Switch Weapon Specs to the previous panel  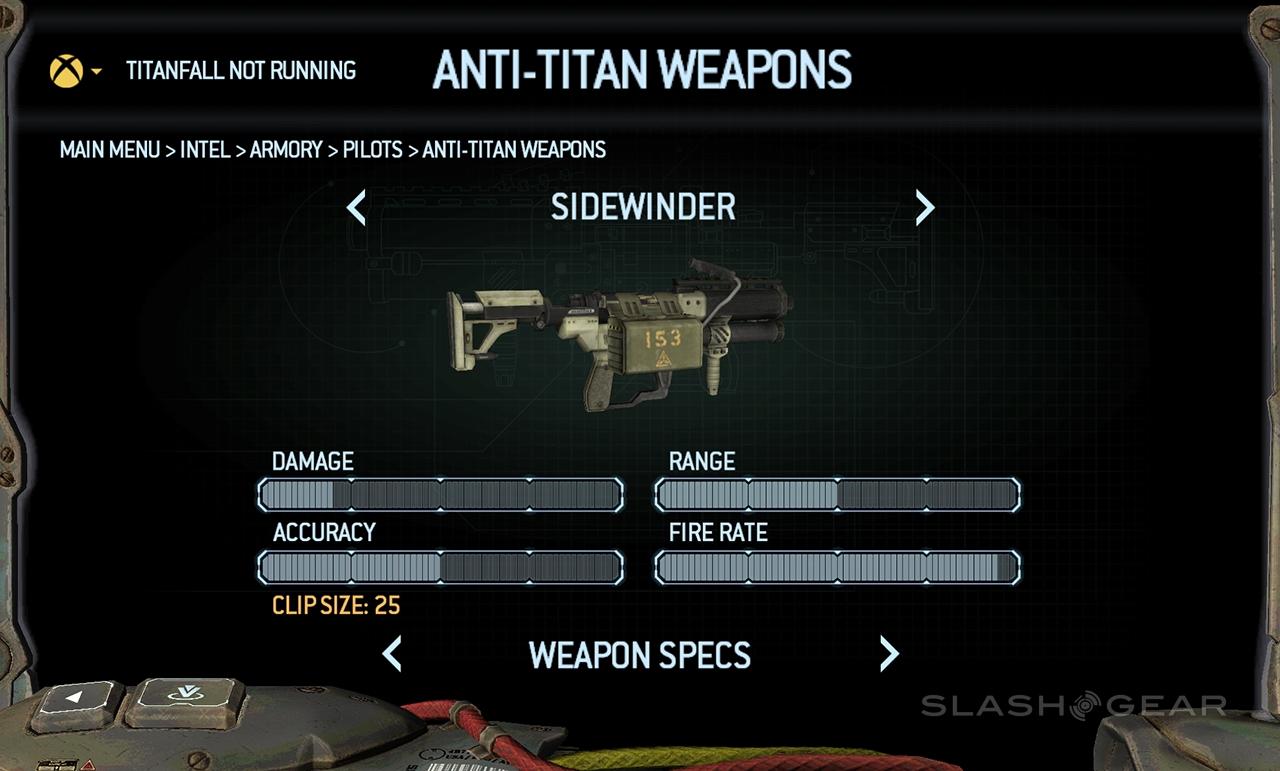[x=392, y=654]
